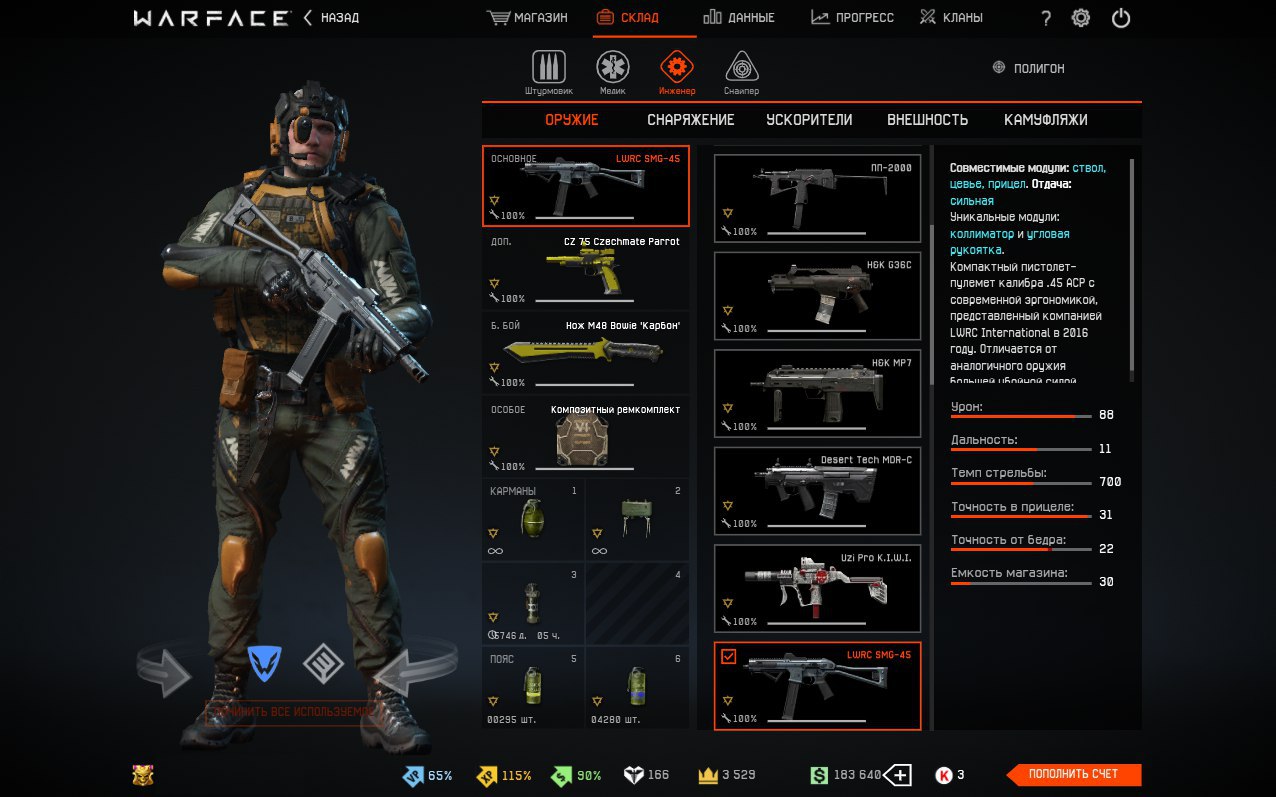The height and width of the screenshot is (797, 1276).
Task: Click the power exit icon
Action: pos(1121,18)
